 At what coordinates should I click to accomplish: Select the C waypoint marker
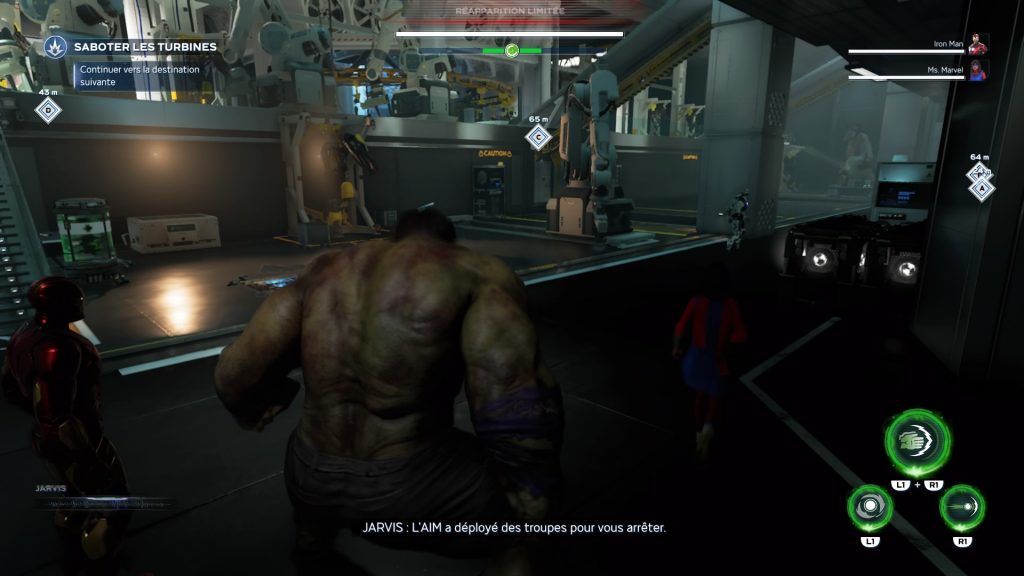click(x=539, y=137)
